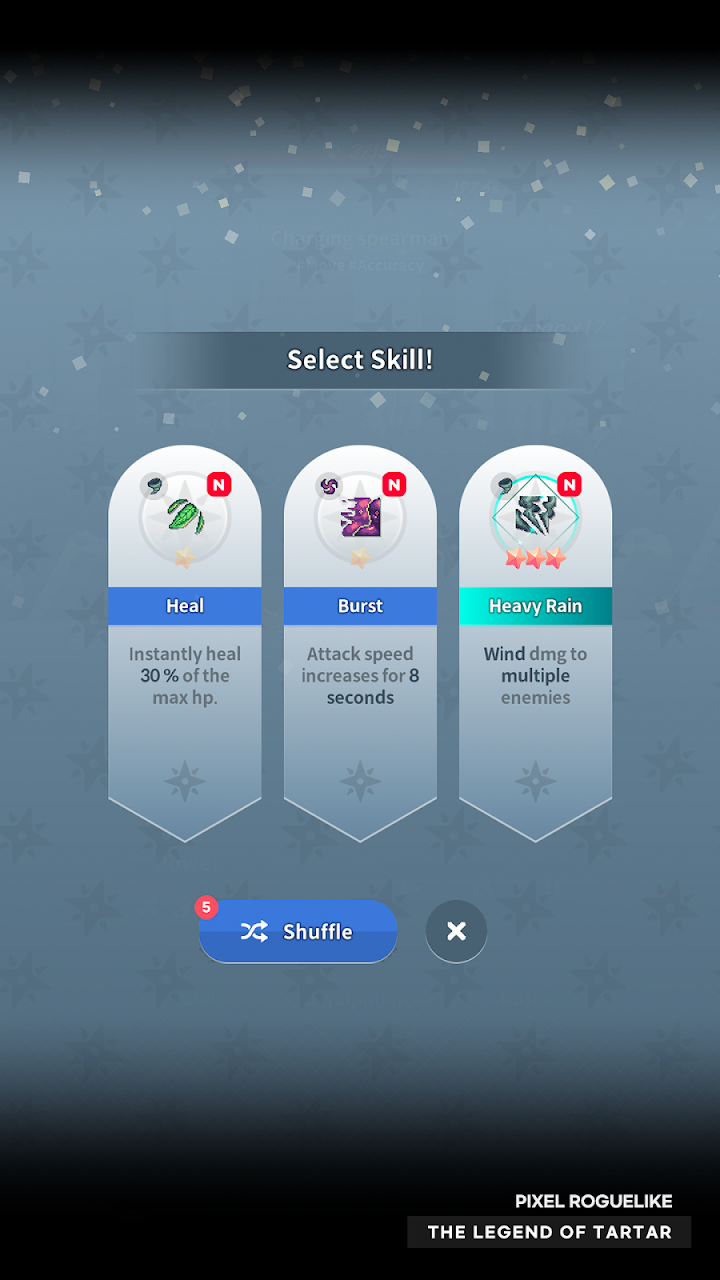This screenshot has width=720, height=1280.
Task: Select the Burst skill card
Action: pos(360,640)
